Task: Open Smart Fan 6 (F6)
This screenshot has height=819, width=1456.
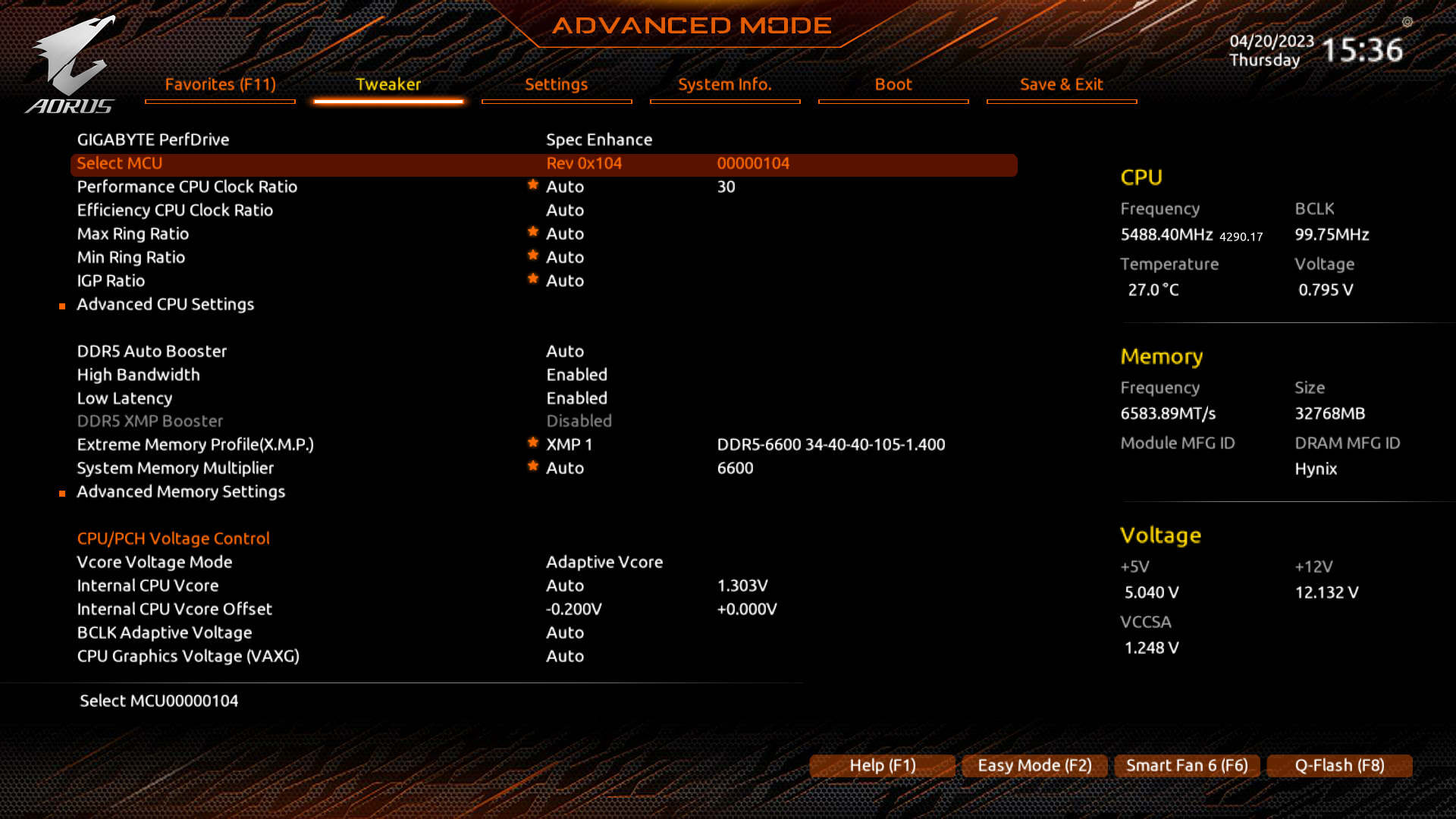Action: click(x=1187, y=766)
